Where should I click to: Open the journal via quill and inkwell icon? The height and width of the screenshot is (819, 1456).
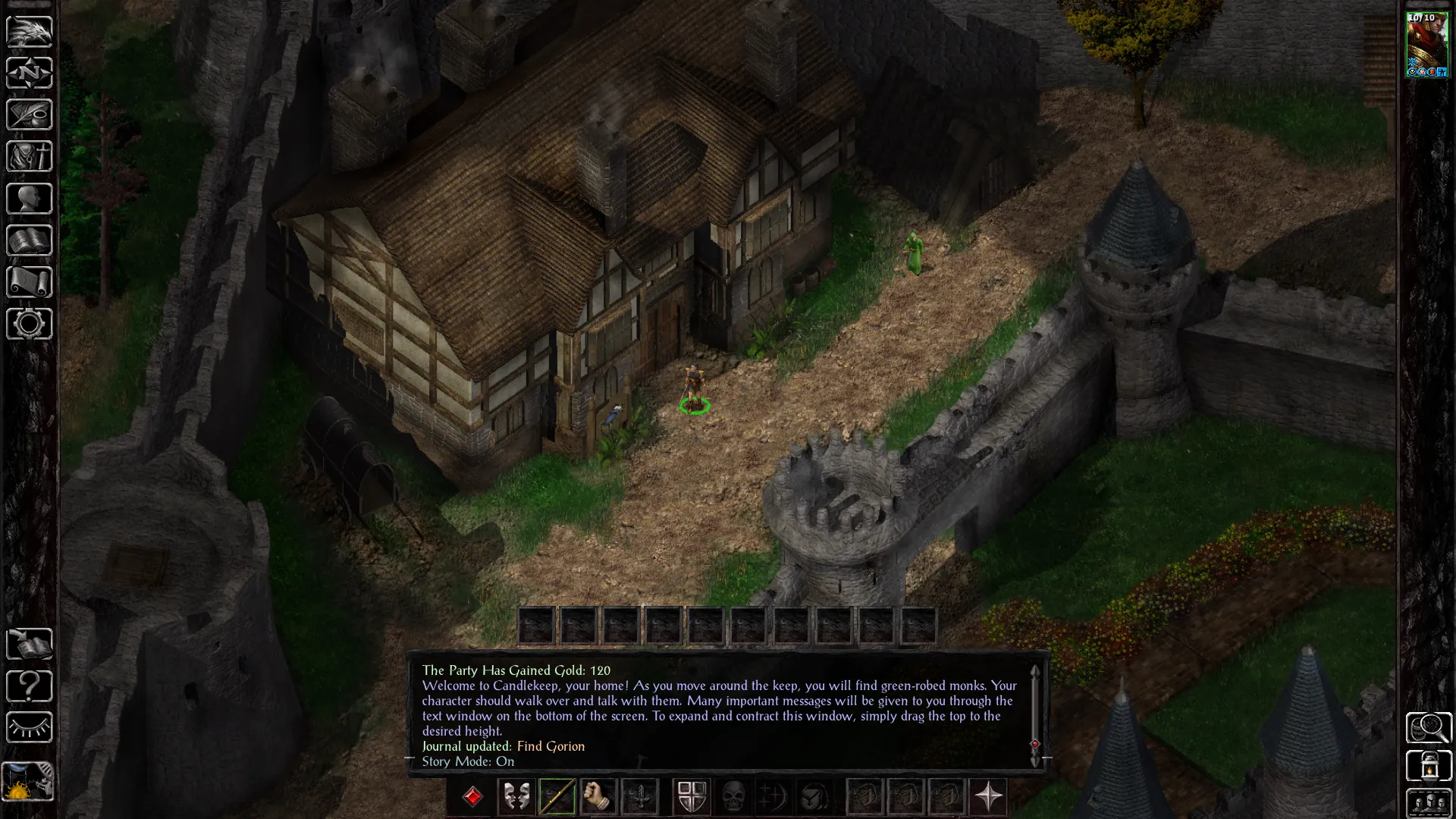[29, 115]
